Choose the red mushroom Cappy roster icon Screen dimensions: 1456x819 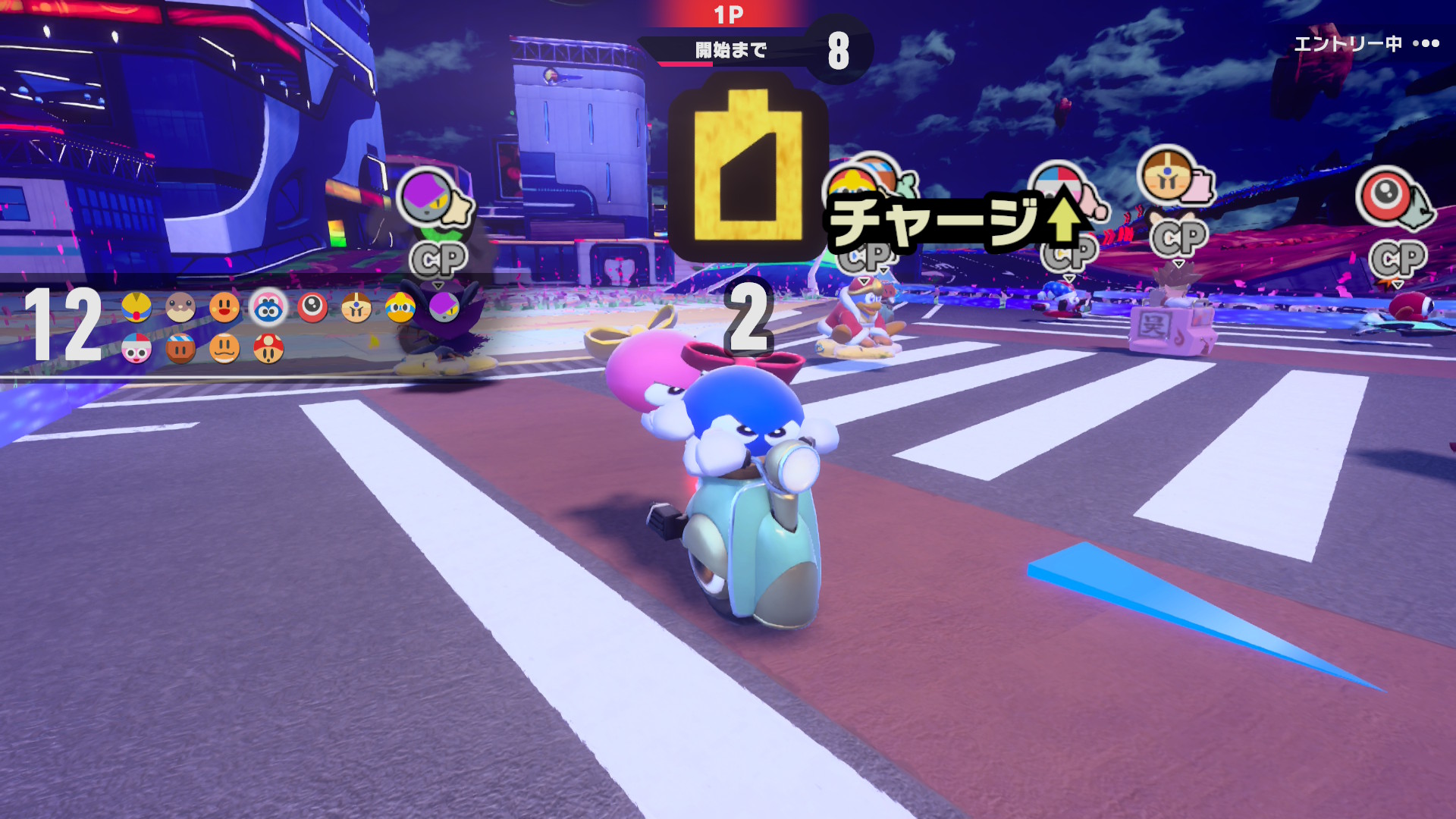pyautogui.click(x=268, y=348)
